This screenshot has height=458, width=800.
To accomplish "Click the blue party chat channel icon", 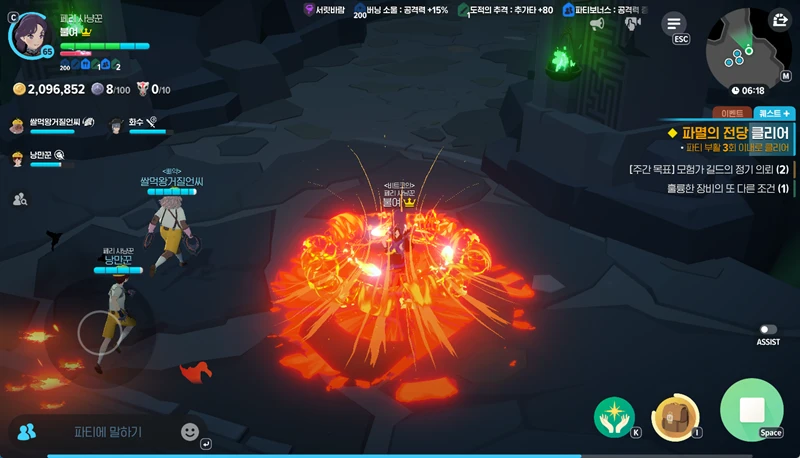I will 27,432.
